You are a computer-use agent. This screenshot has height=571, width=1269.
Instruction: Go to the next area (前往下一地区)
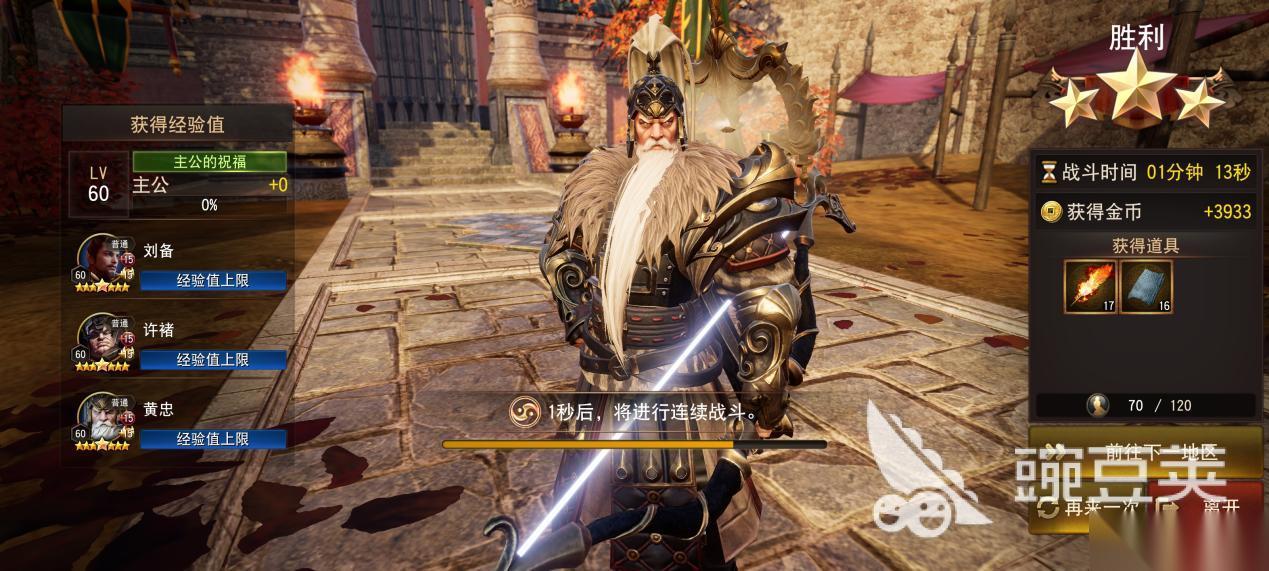[x=1140, y=453]
